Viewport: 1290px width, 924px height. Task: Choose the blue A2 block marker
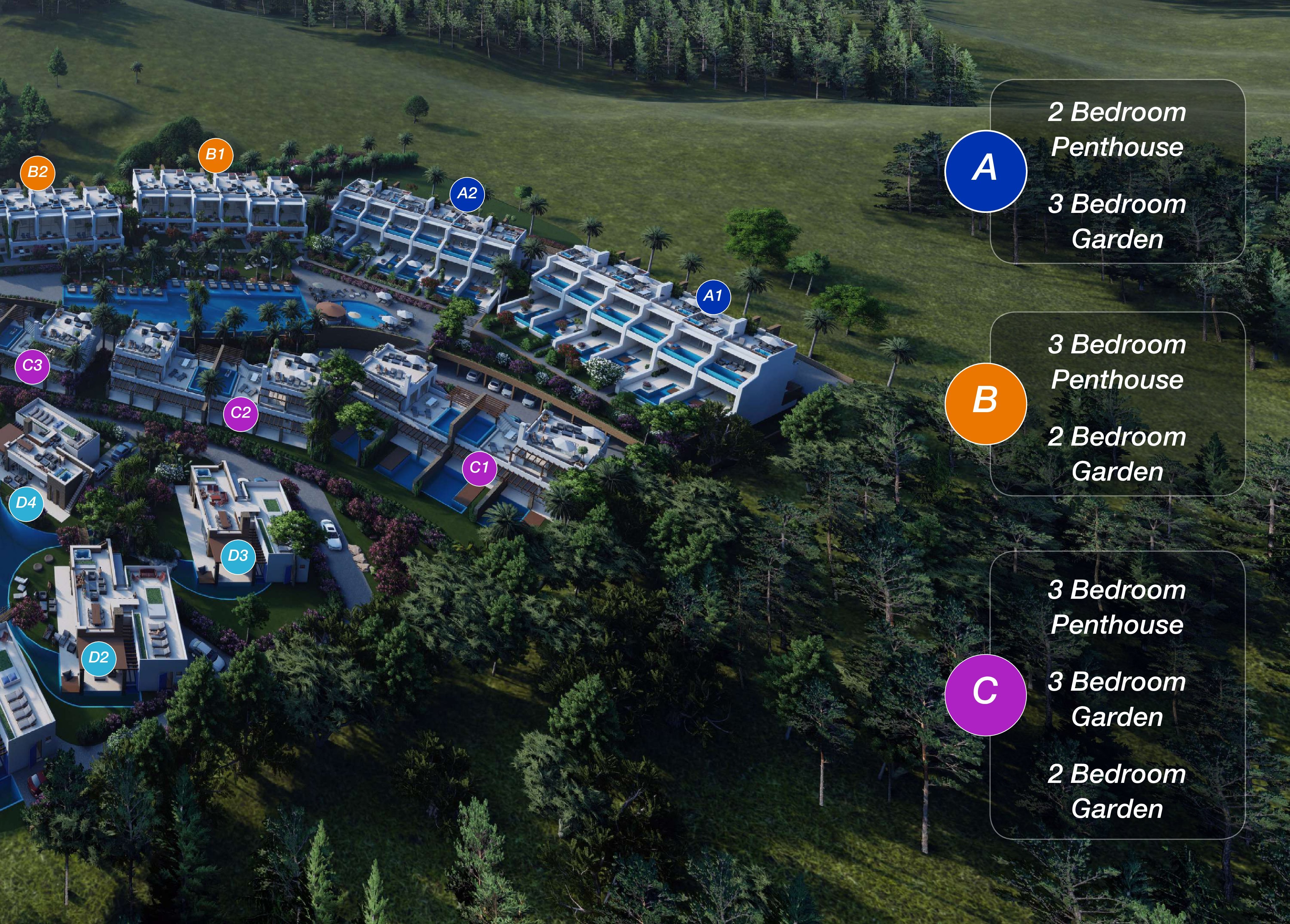(467, 194)
